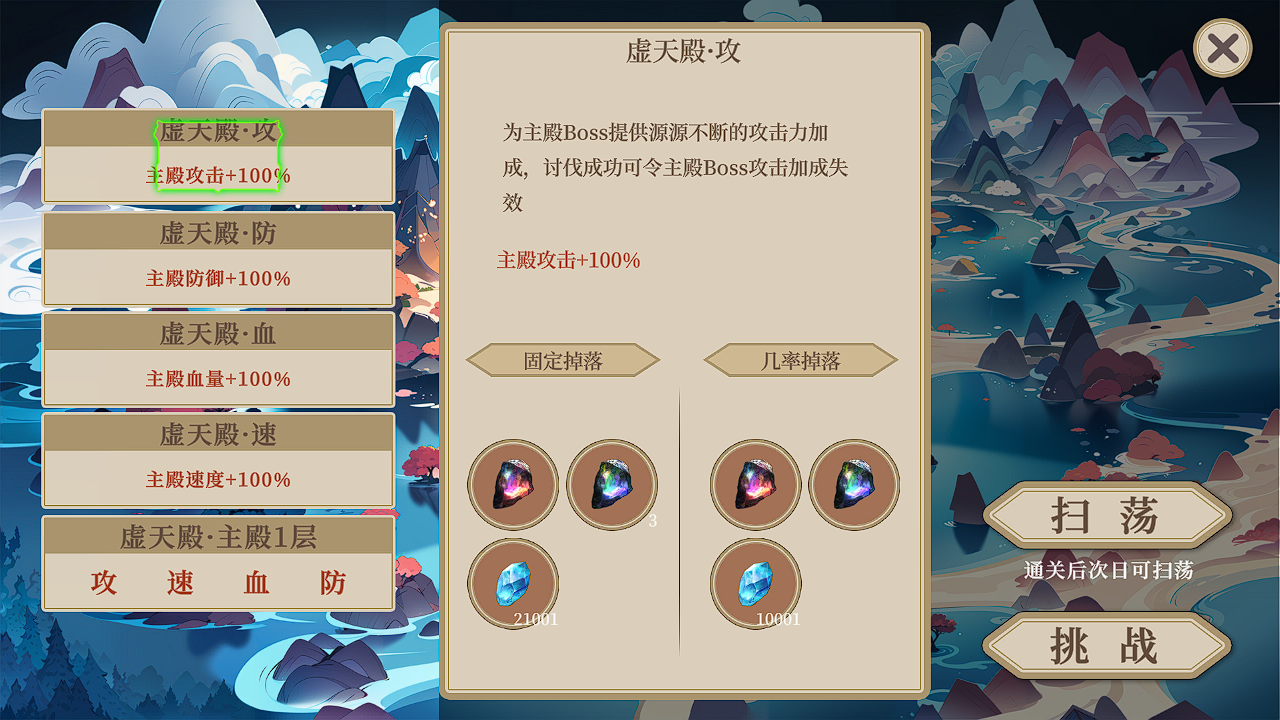Click the 防 label under 主殿1层

click(332, 583)
